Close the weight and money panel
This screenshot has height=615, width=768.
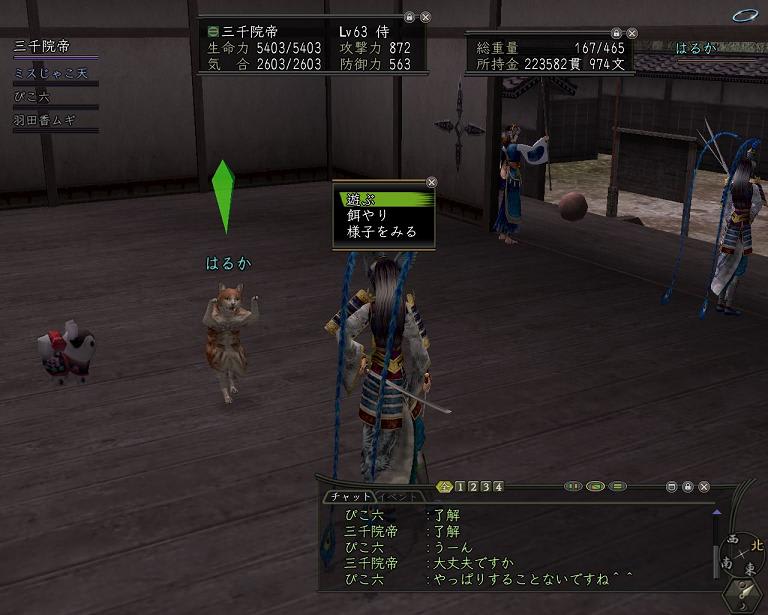click(x=632, y=33)
